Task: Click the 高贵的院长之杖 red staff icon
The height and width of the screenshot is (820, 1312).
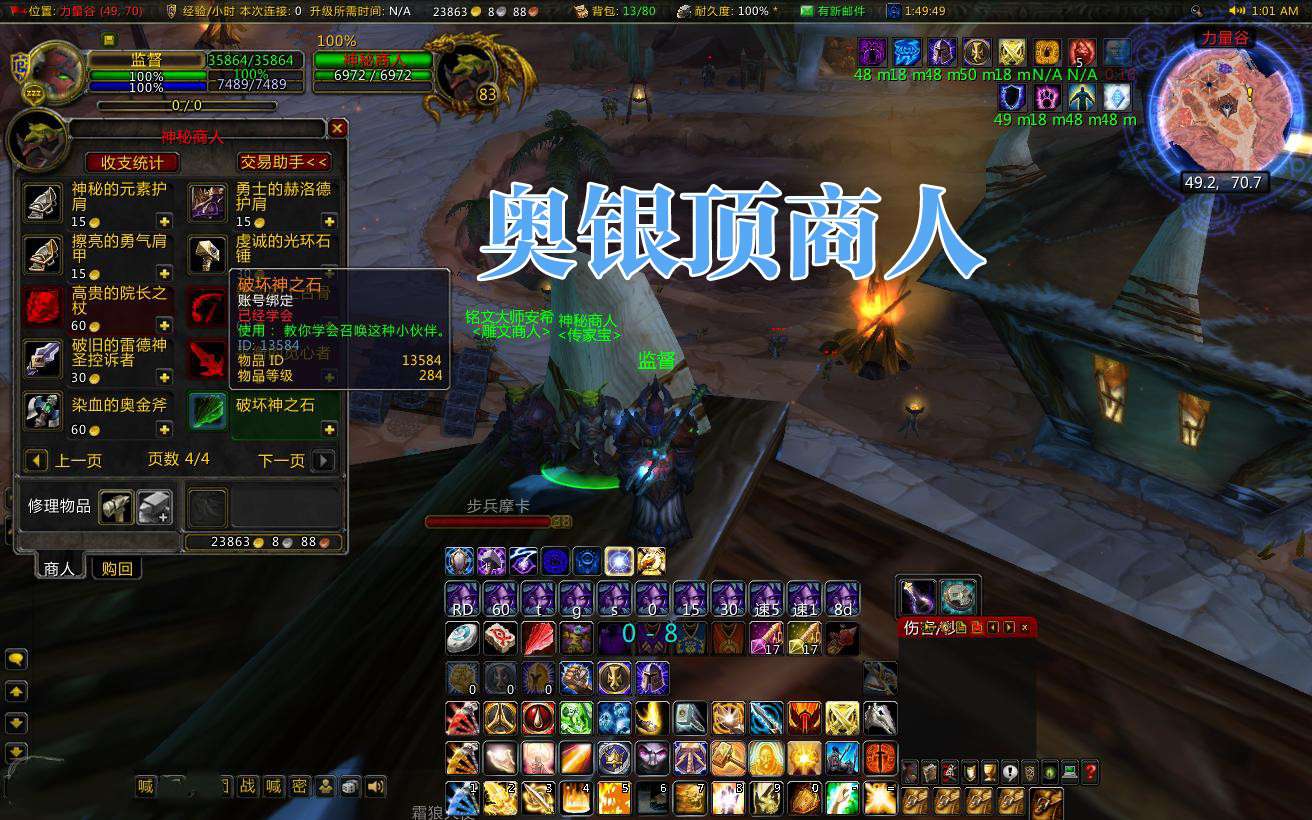Action: (42, 303)
